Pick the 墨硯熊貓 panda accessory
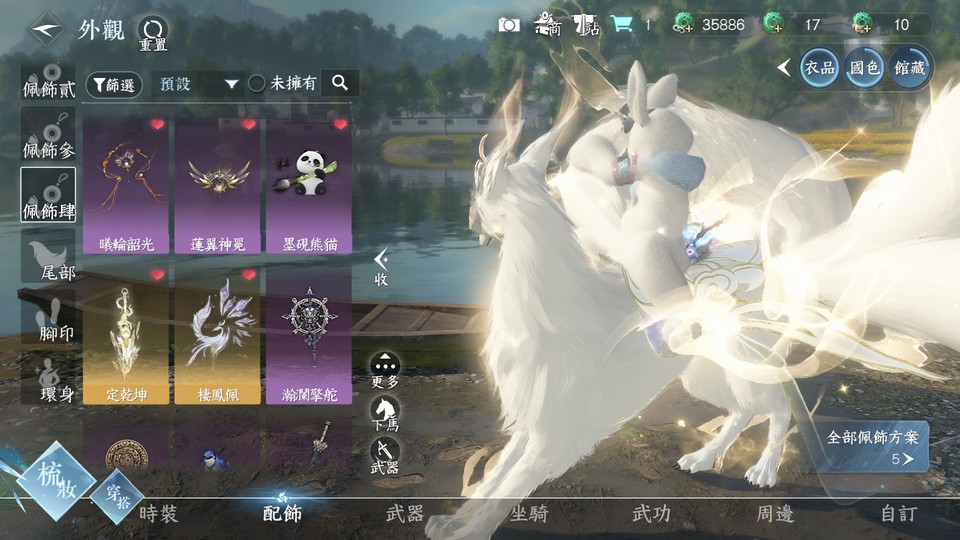The width and height of the screenshot is (960, 540). [x=308, y=184]
